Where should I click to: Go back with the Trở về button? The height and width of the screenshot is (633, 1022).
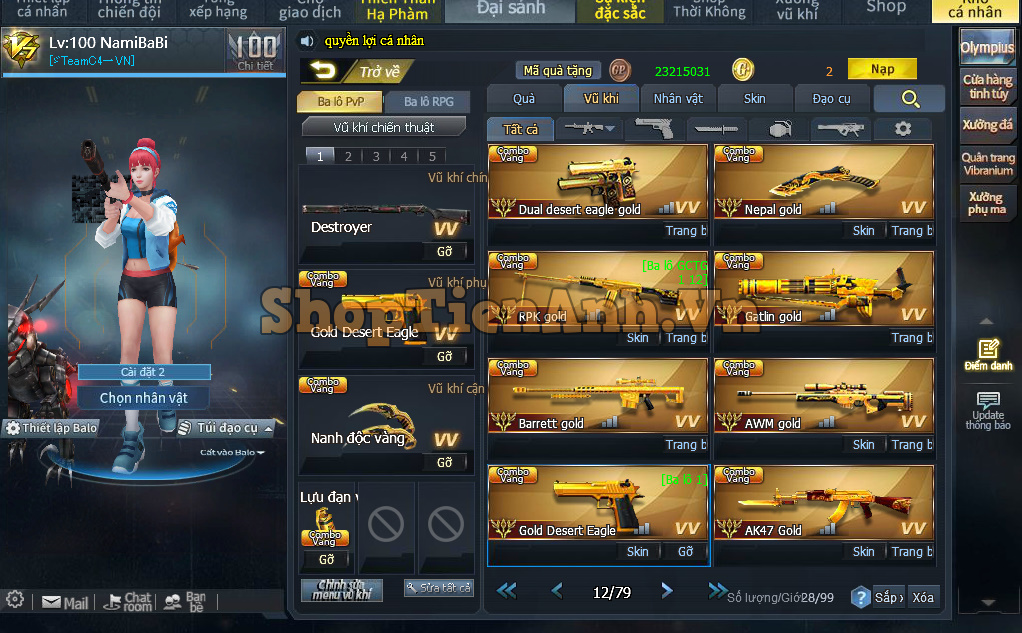(x=357, y=71)
